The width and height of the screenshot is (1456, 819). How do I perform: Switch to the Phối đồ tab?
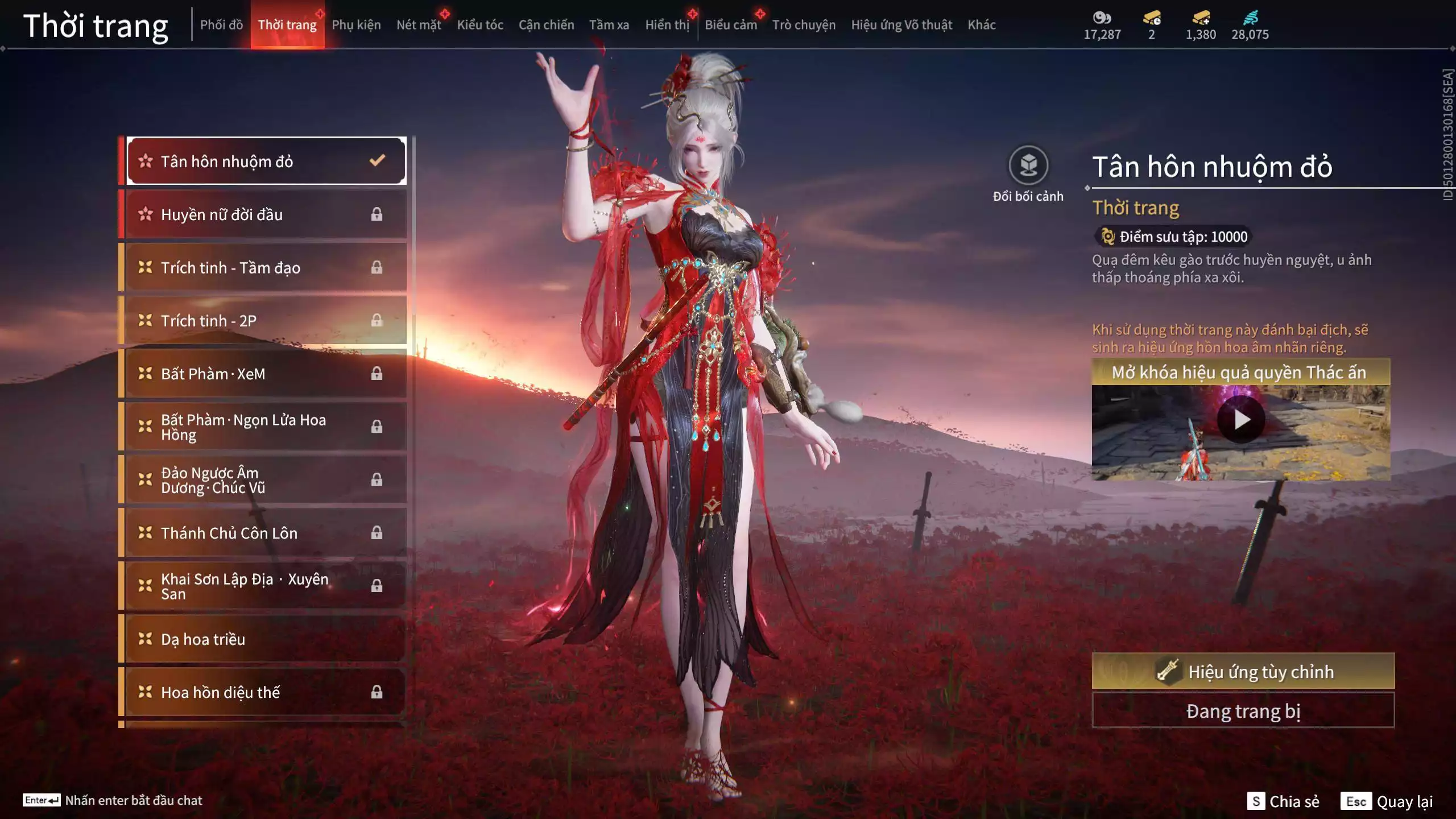click(x=221, y=25)
